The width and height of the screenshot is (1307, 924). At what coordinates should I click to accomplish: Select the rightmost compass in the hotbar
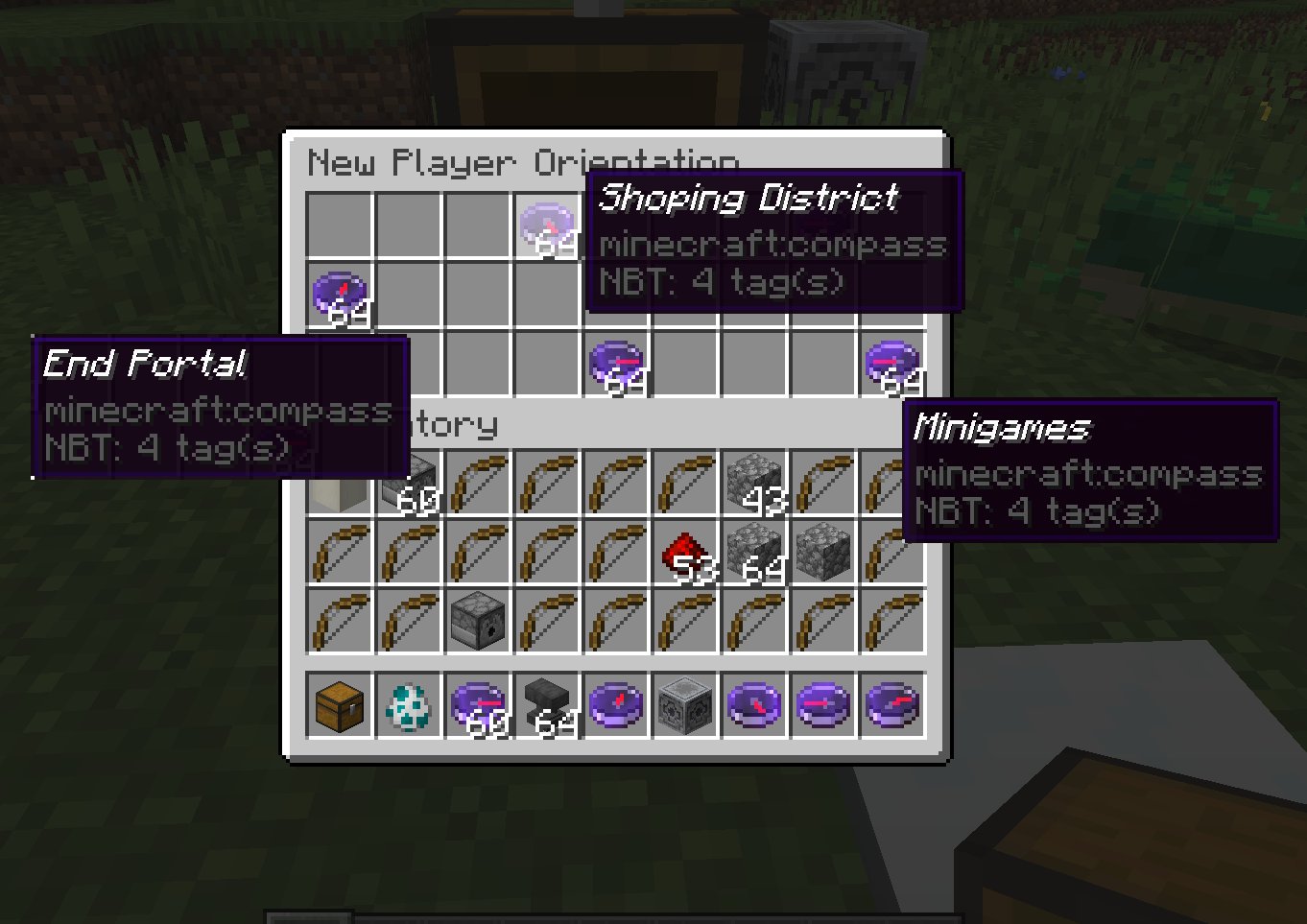coord(893,707)
